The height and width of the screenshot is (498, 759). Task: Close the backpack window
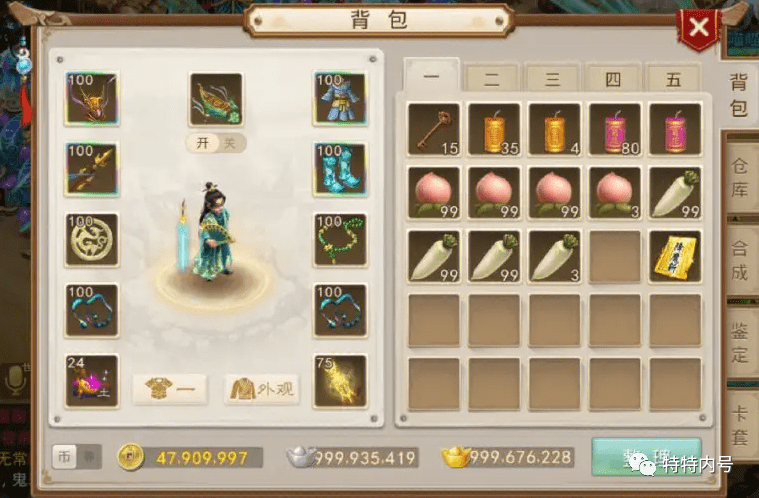pyautogui.click(x=699, y=28)
